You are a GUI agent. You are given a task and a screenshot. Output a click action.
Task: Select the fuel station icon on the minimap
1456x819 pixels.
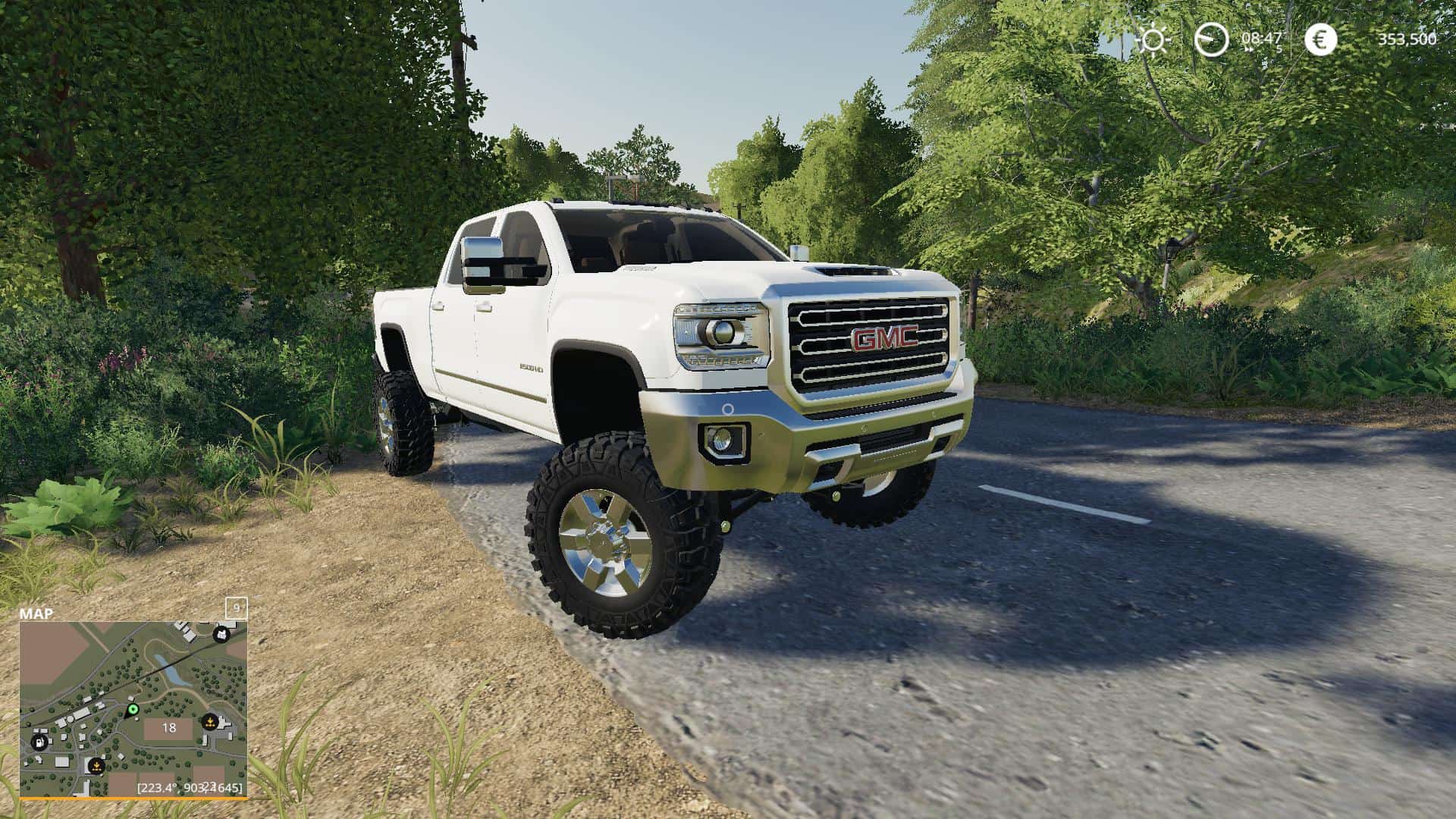pos(39,742)
